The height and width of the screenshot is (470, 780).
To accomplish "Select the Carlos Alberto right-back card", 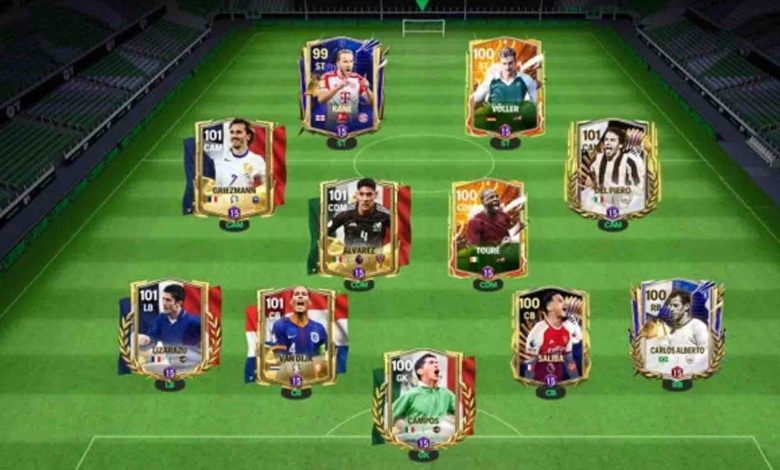I will (x=677, y=329).
